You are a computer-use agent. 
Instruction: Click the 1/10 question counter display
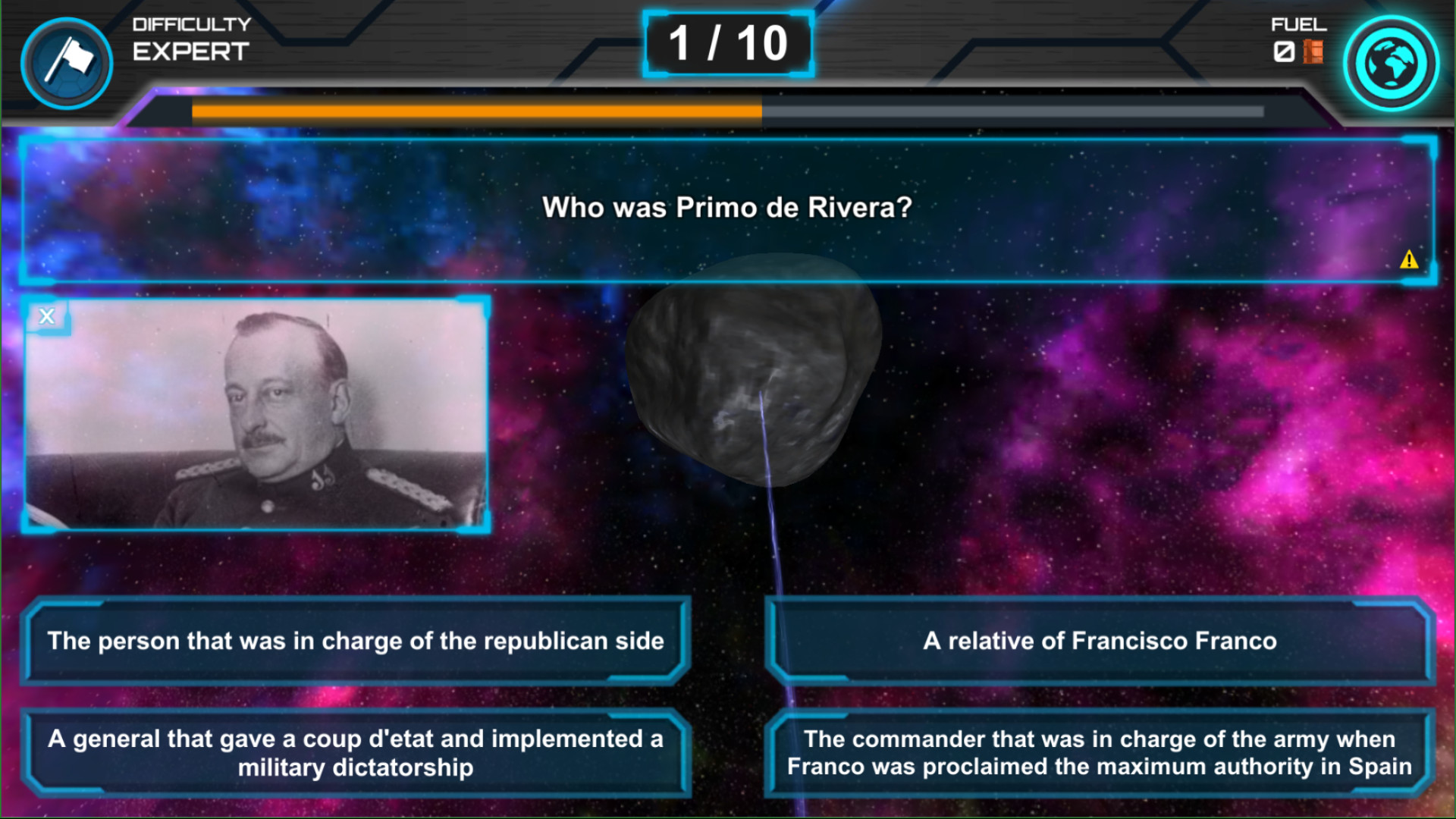click(727, 43)
